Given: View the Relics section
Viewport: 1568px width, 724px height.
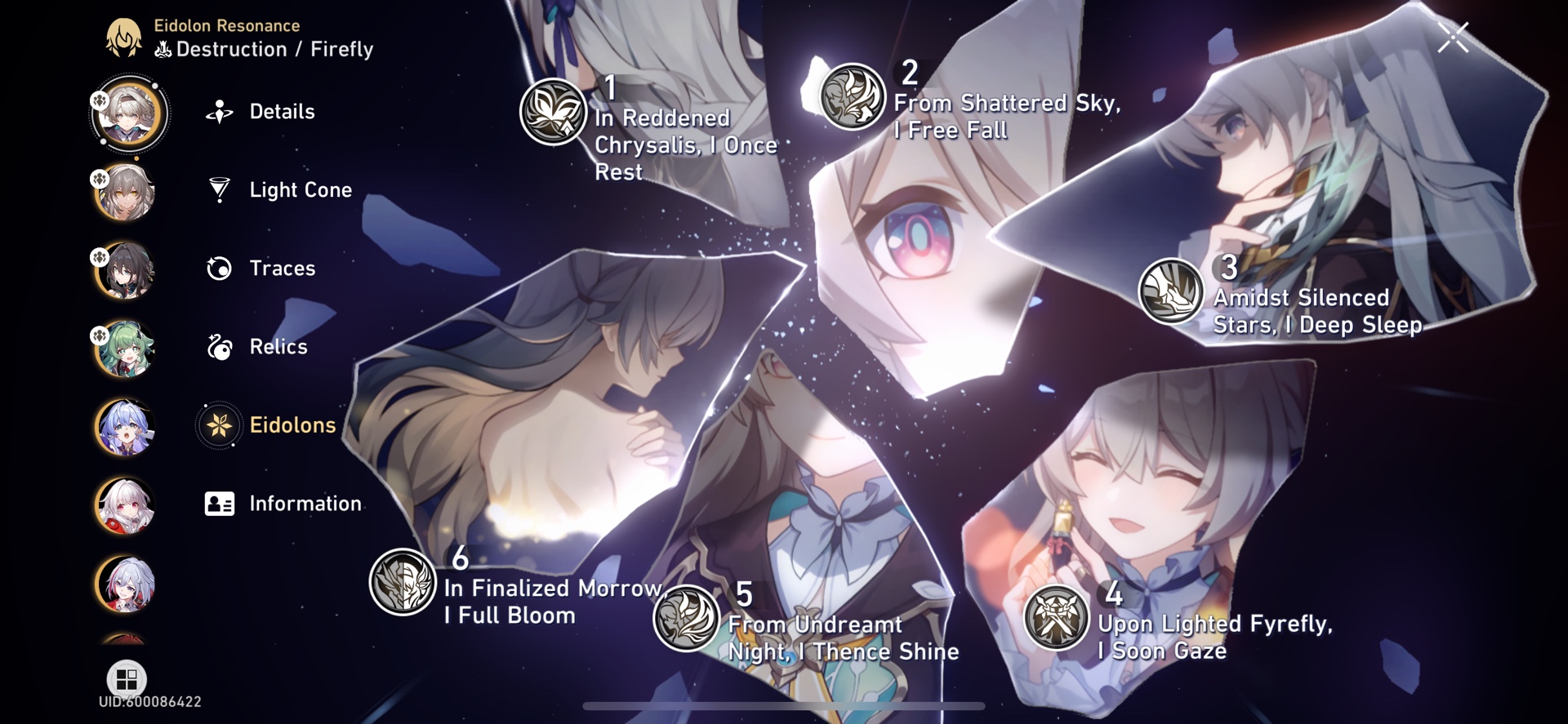Looking at the screenshot, I should coord(278,347).
